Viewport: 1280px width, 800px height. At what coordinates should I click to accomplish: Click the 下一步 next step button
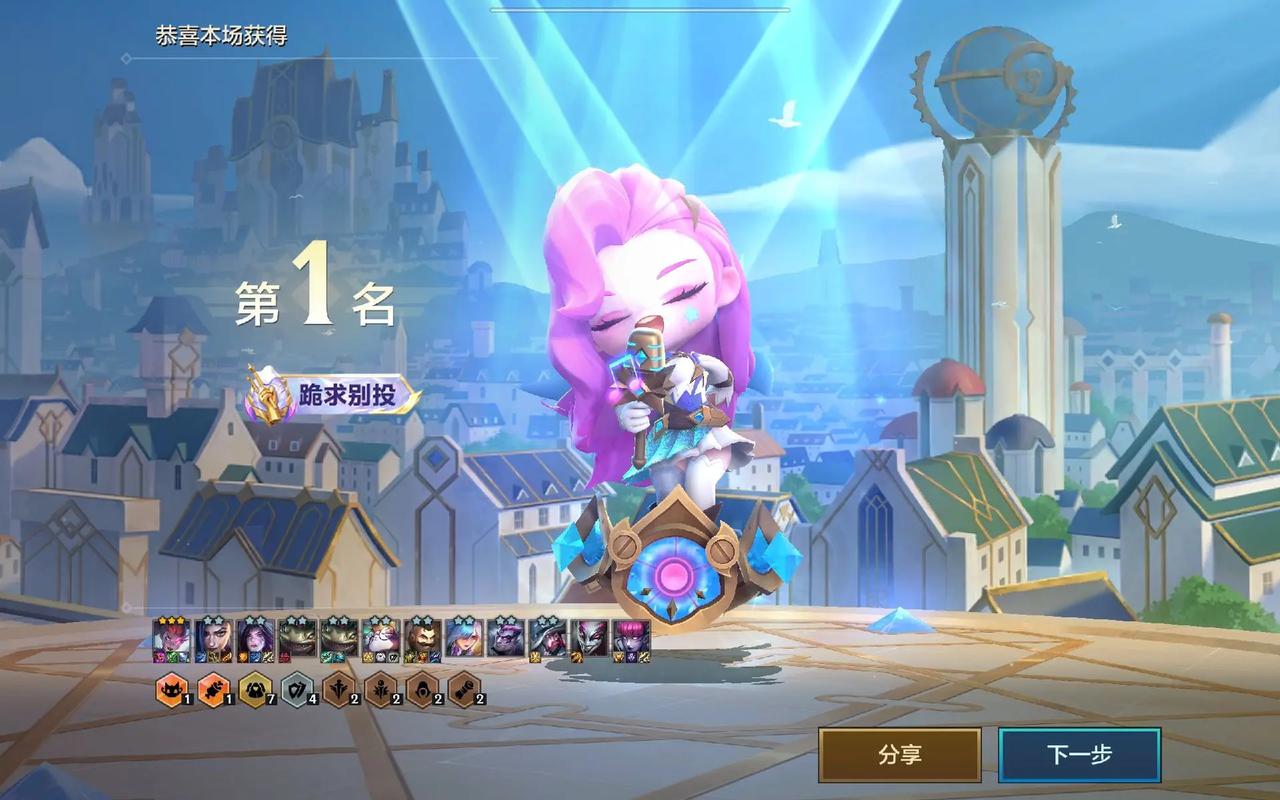pyautogui.click(x=1079, y=755)
